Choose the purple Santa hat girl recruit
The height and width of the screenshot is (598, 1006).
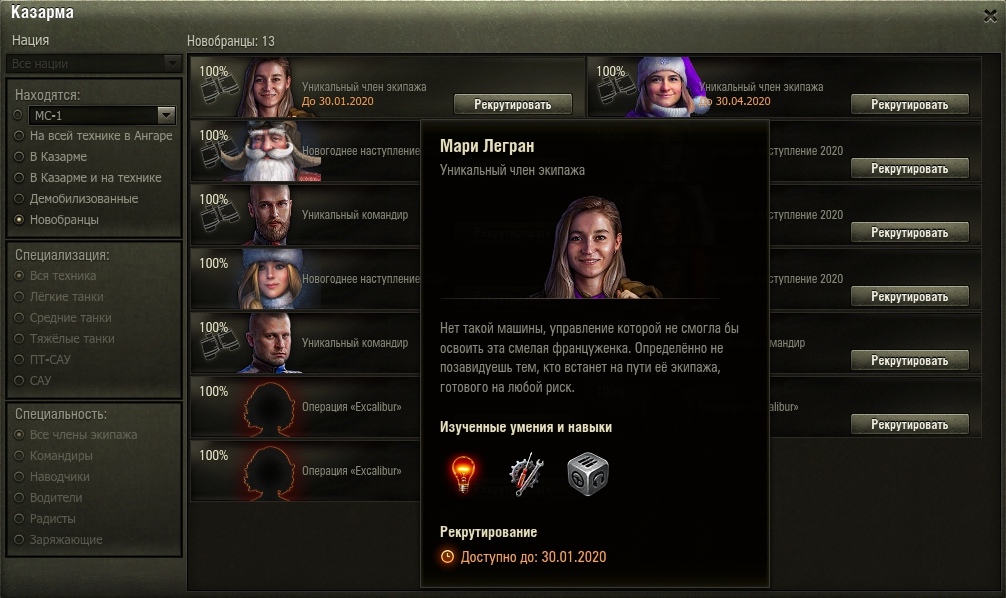(665, 88)
